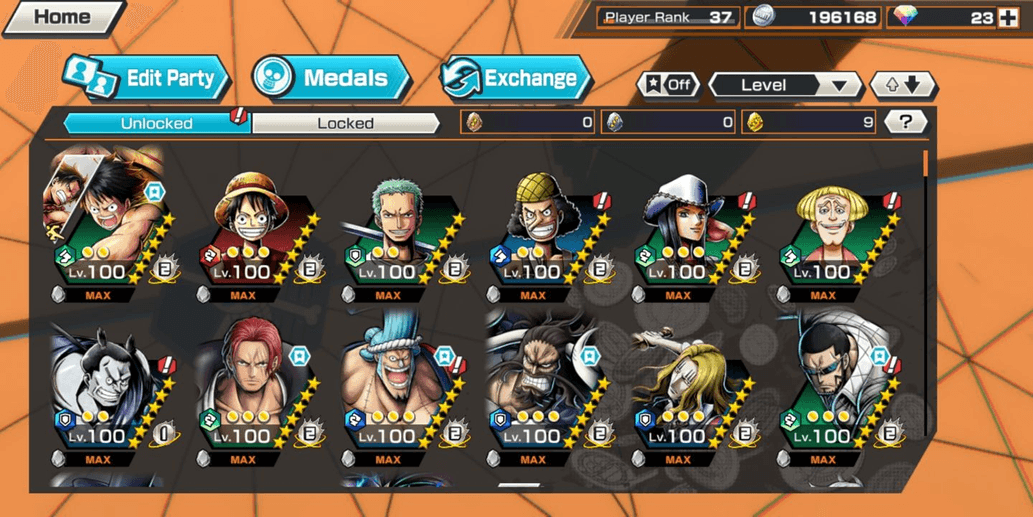Toggle the favorites filter Off button
This screenshot has width=1033, height=517.
[x=669, y=85]
